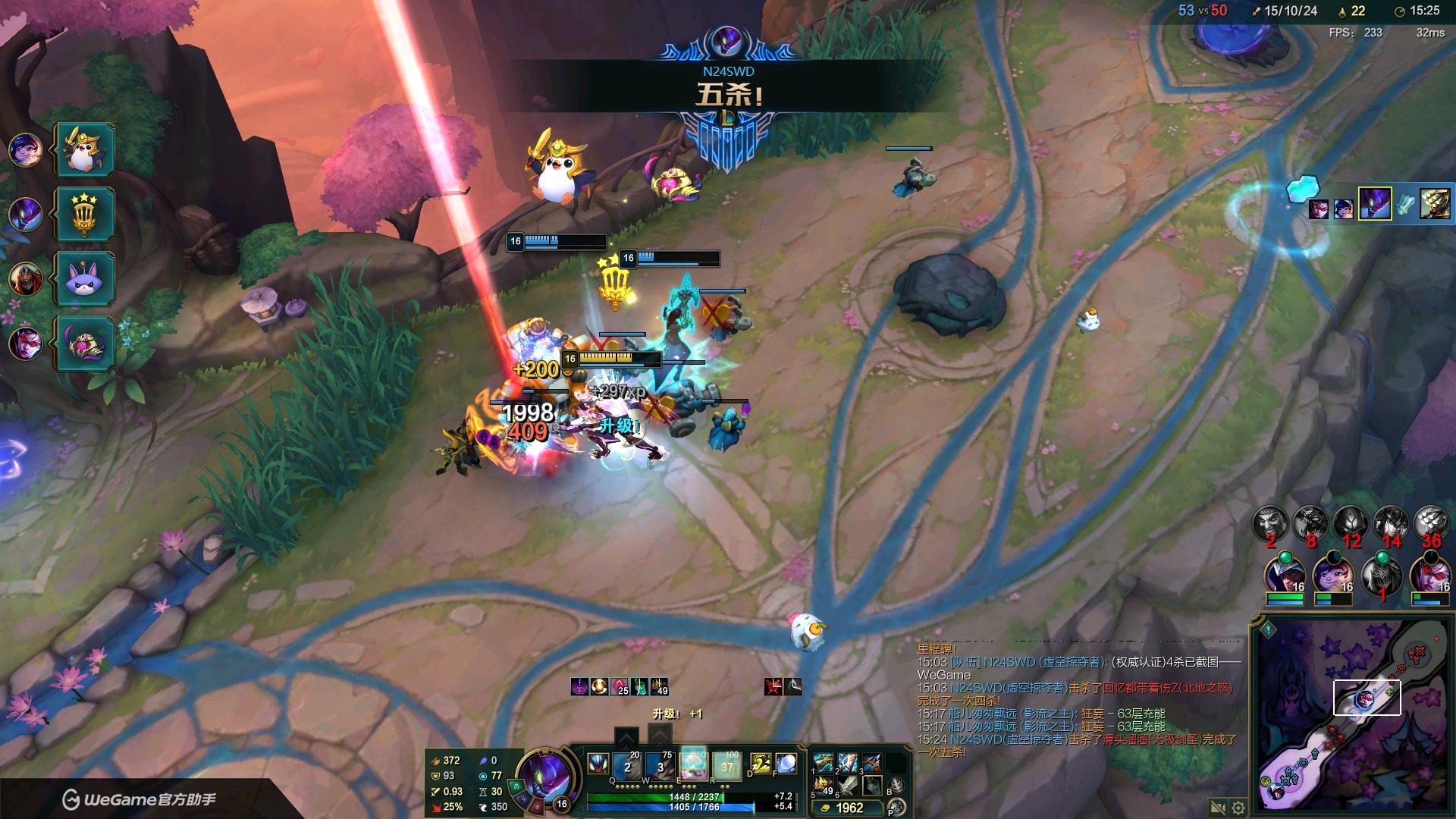Open the settings gear beside the minimap
Image resolution: width=1456 pixels, height=819 pixels.
pos(1238,808)
